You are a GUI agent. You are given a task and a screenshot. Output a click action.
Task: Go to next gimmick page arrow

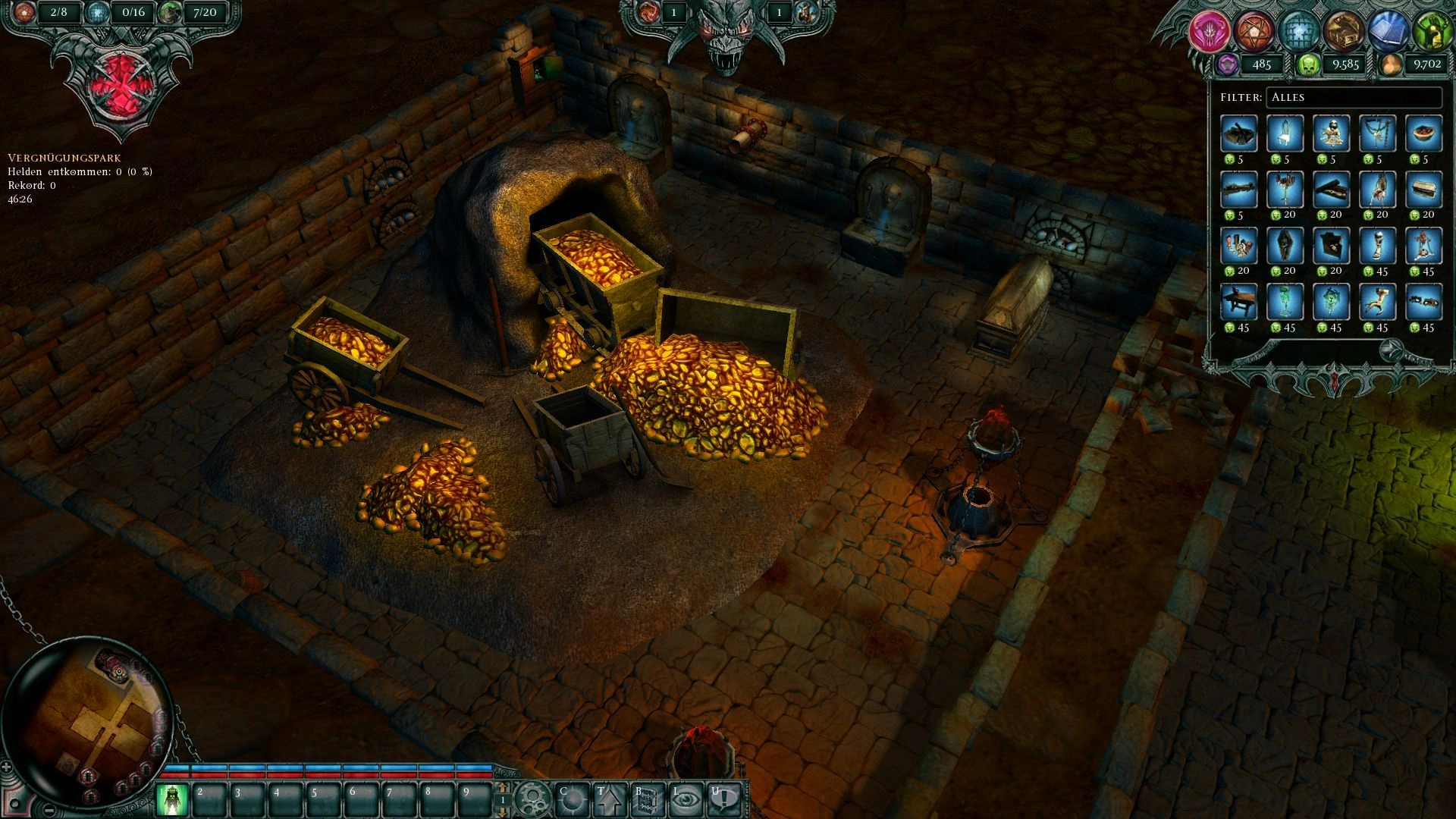tap(1393, 350)
